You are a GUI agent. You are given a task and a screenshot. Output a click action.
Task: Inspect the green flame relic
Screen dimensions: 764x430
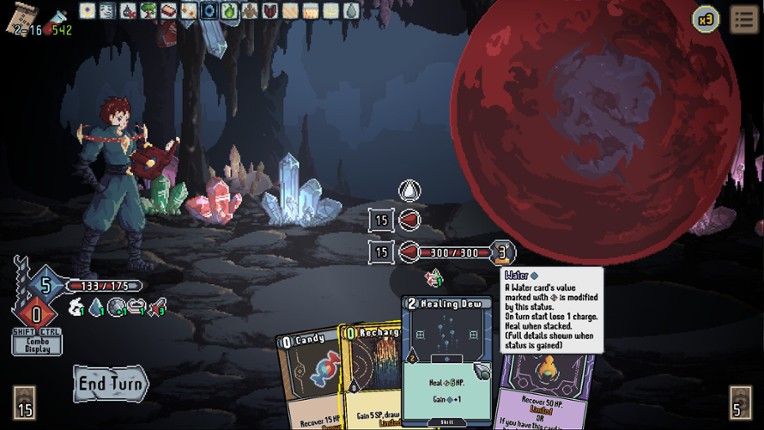(x=229, y=11)
